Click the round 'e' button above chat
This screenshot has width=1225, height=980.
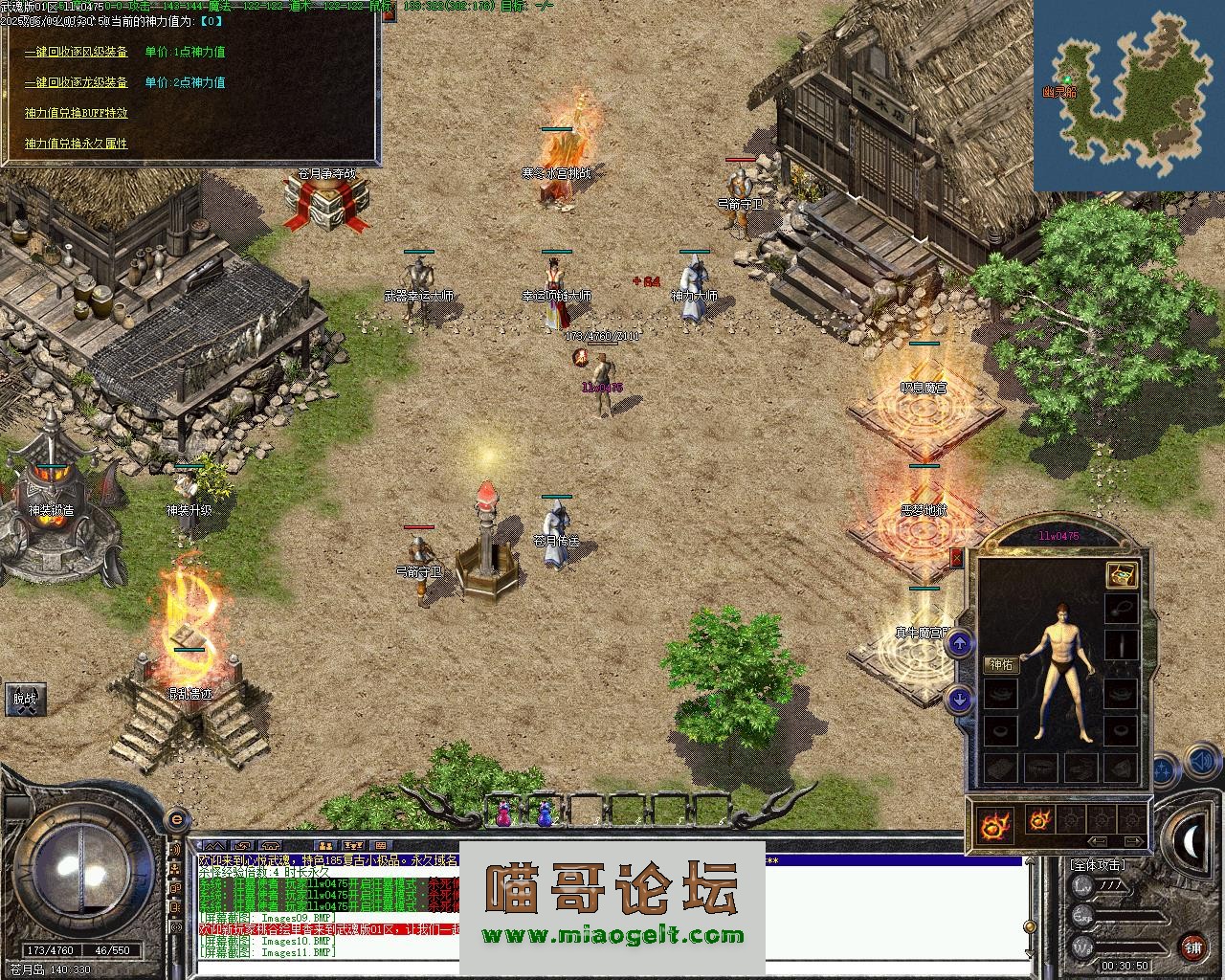pos(176,820)
